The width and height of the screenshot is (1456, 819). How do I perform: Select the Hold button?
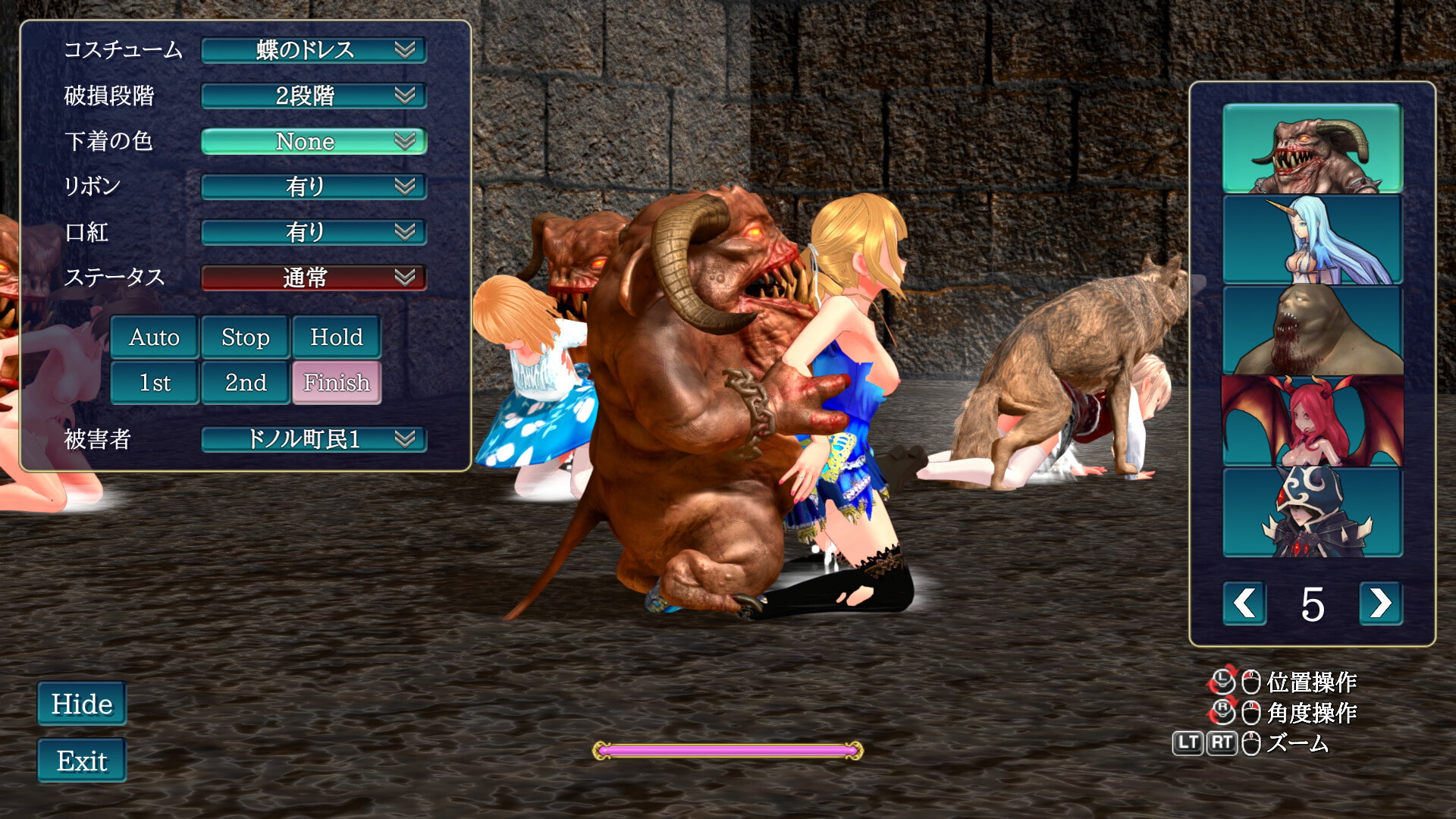pyautogui.click(x=337, y=337)
